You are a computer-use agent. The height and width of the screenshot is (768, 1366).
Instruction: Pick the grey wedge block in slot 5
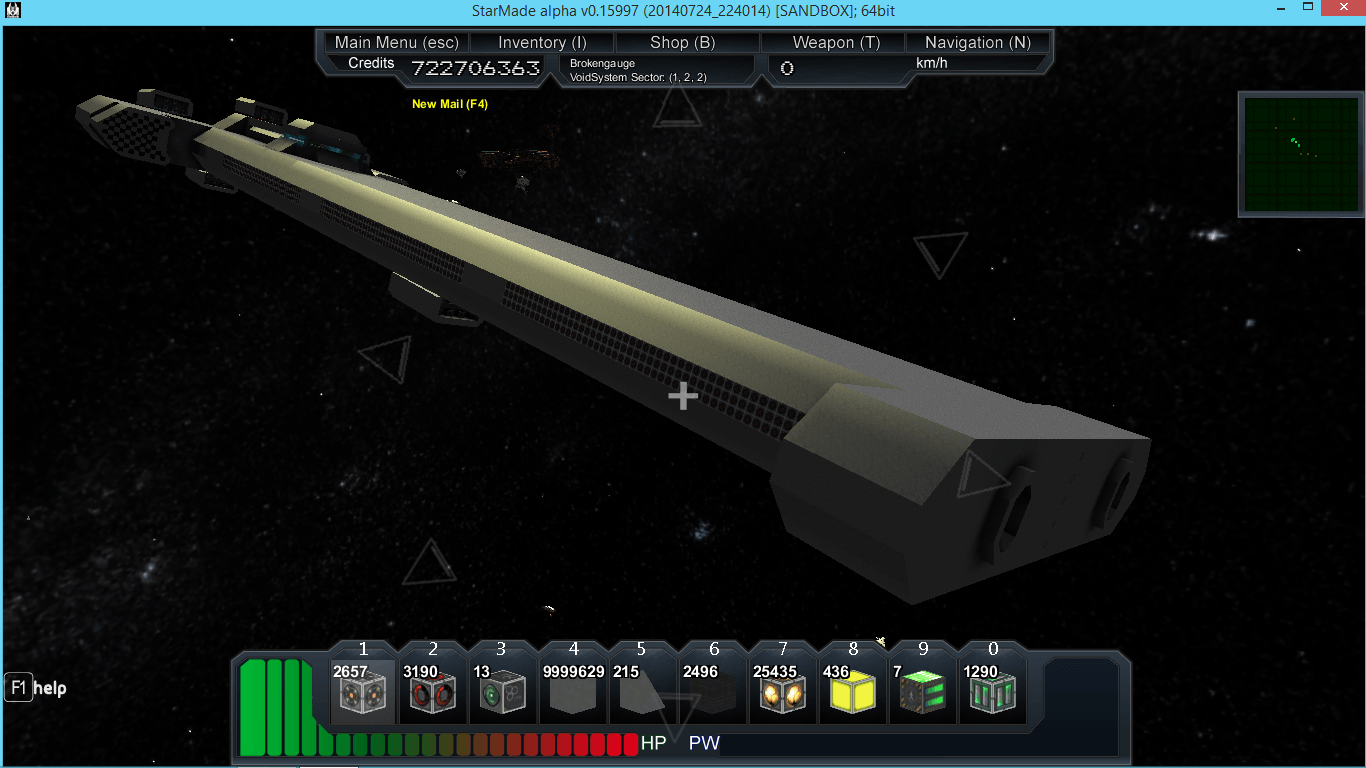(x=642, y=690)
